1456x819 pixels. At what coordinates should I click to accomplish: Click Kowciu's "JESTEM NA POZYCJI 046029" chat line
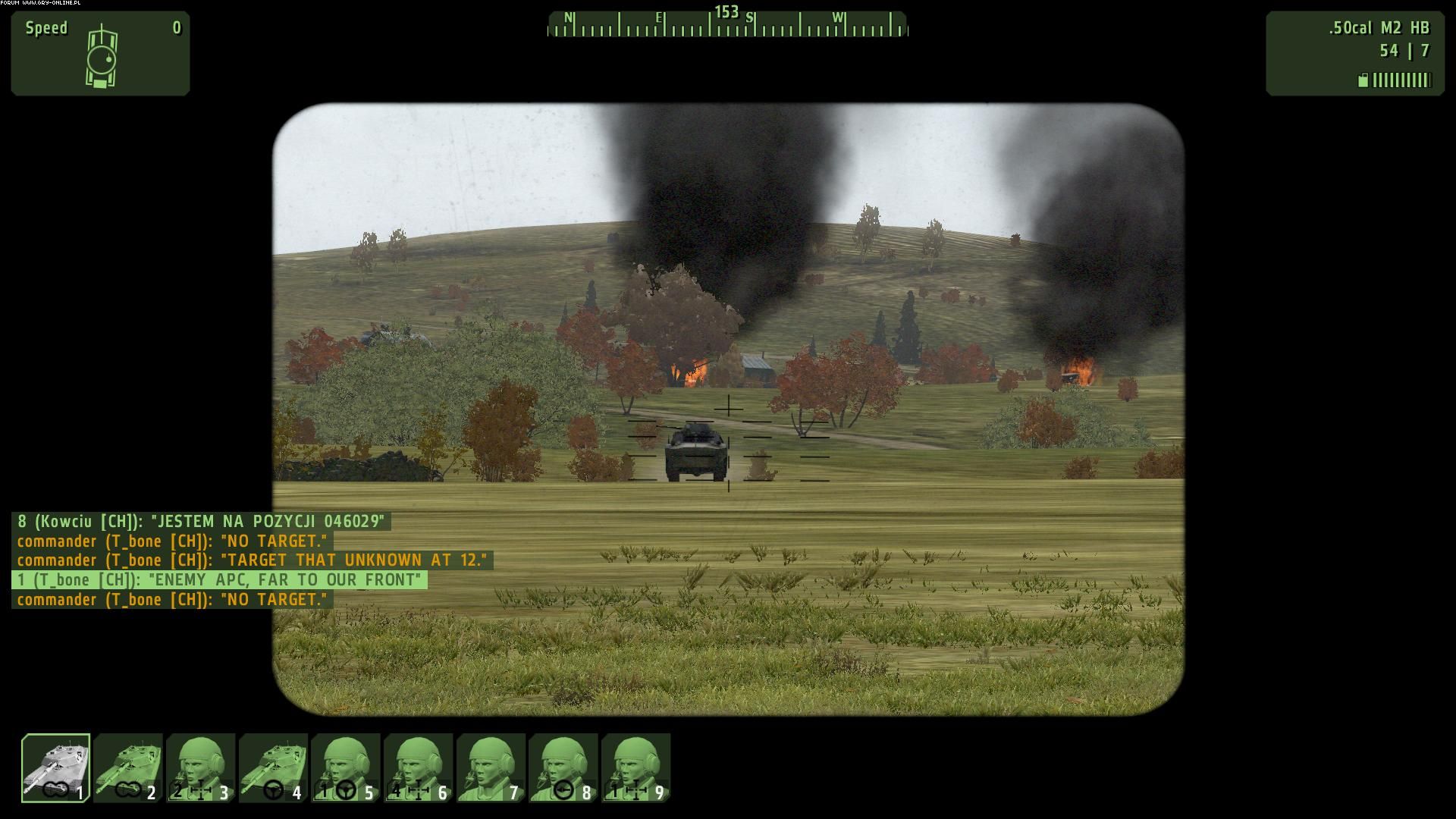(x=201, y=522)
